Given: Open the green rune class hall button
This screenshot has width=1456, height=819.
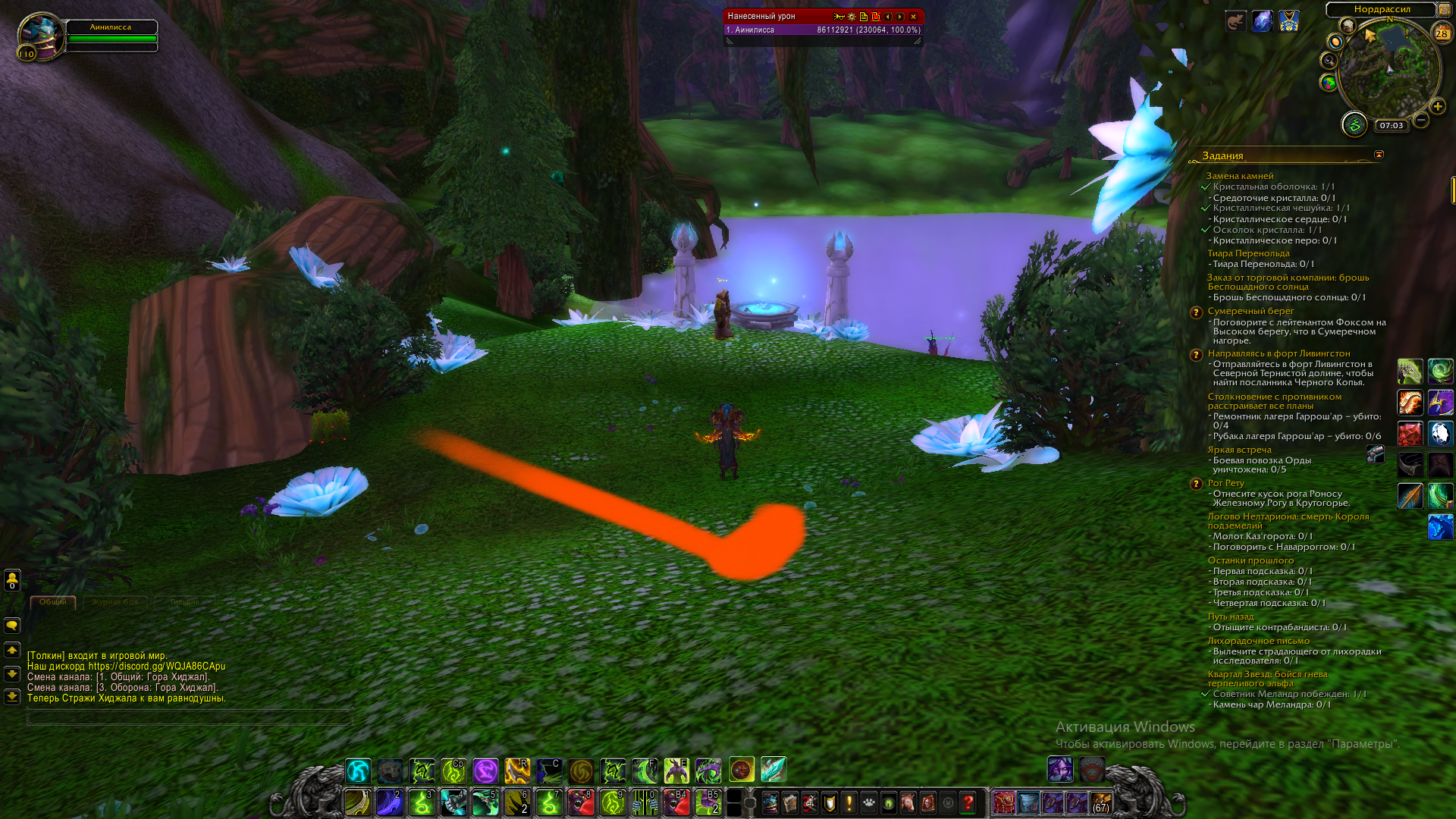Looking at the screenshot, I should coord(1354,124).
